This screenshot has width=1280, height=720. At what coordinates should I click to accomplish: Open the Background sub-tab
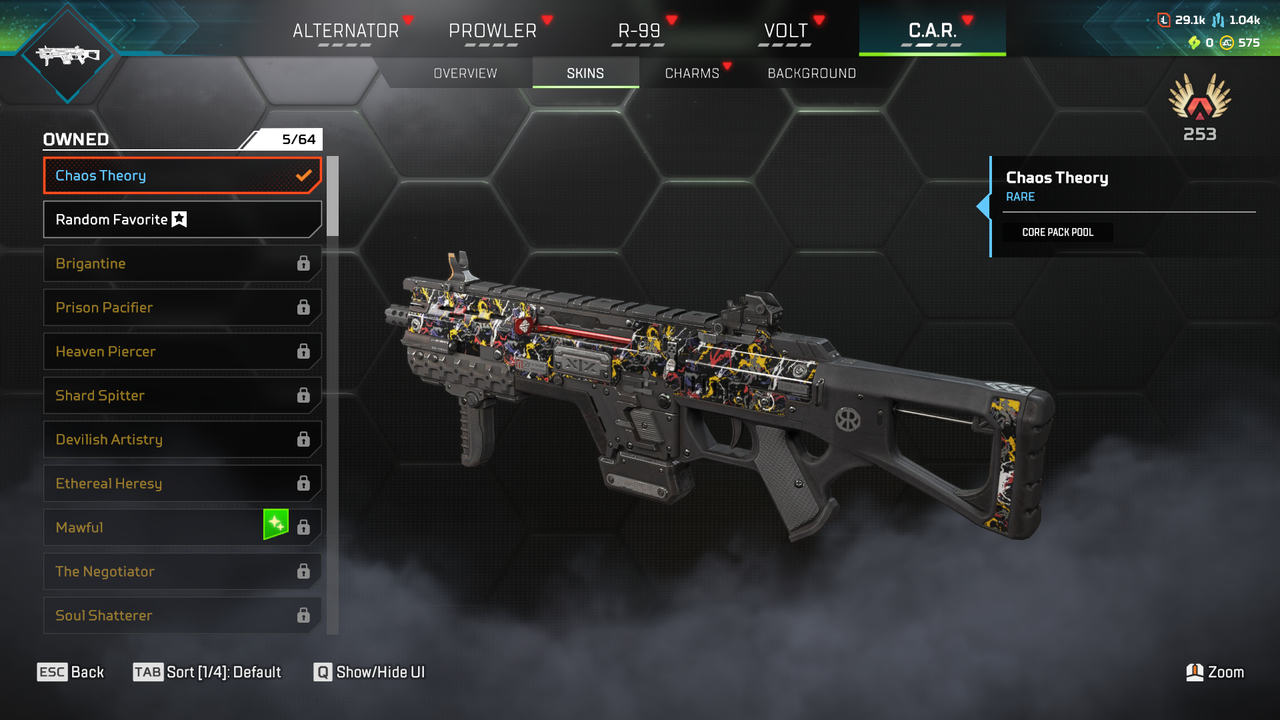coord(811,73)
